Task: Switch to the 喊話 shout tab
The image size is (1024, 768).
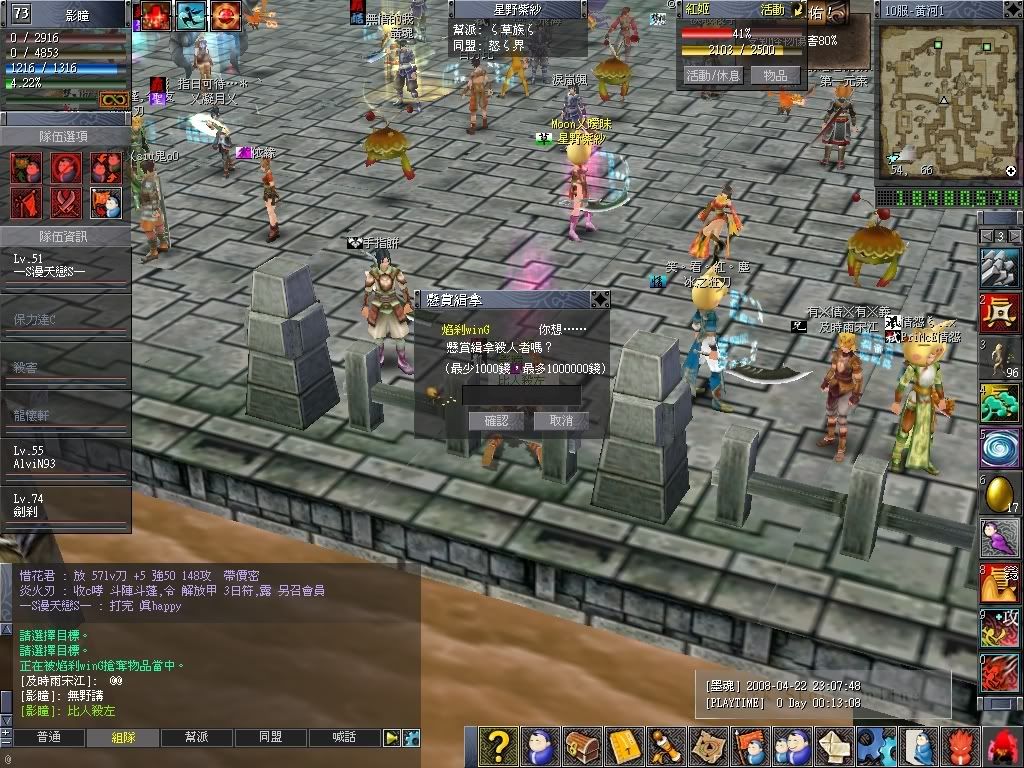Action: pyautogui.click(x=344, y=738)
